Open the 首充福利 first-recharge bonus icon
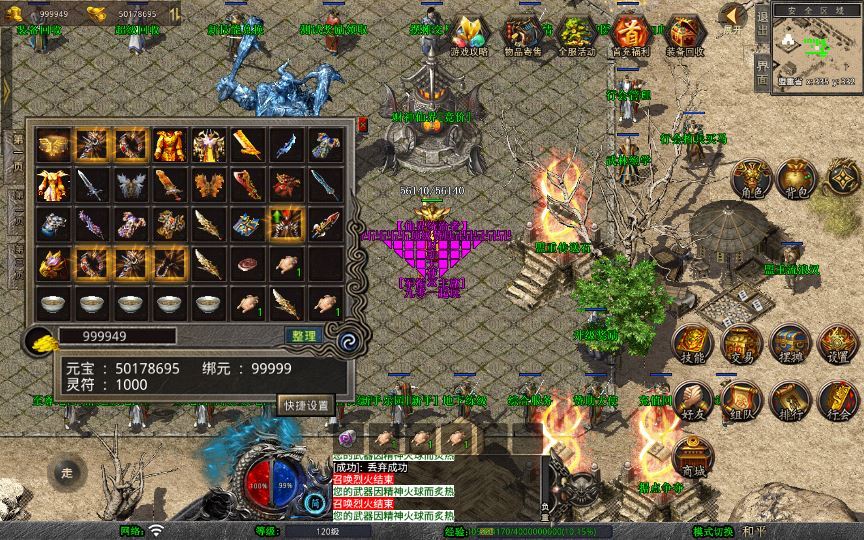The width and height of the screenshot is (864, 540). coord(630,36)
